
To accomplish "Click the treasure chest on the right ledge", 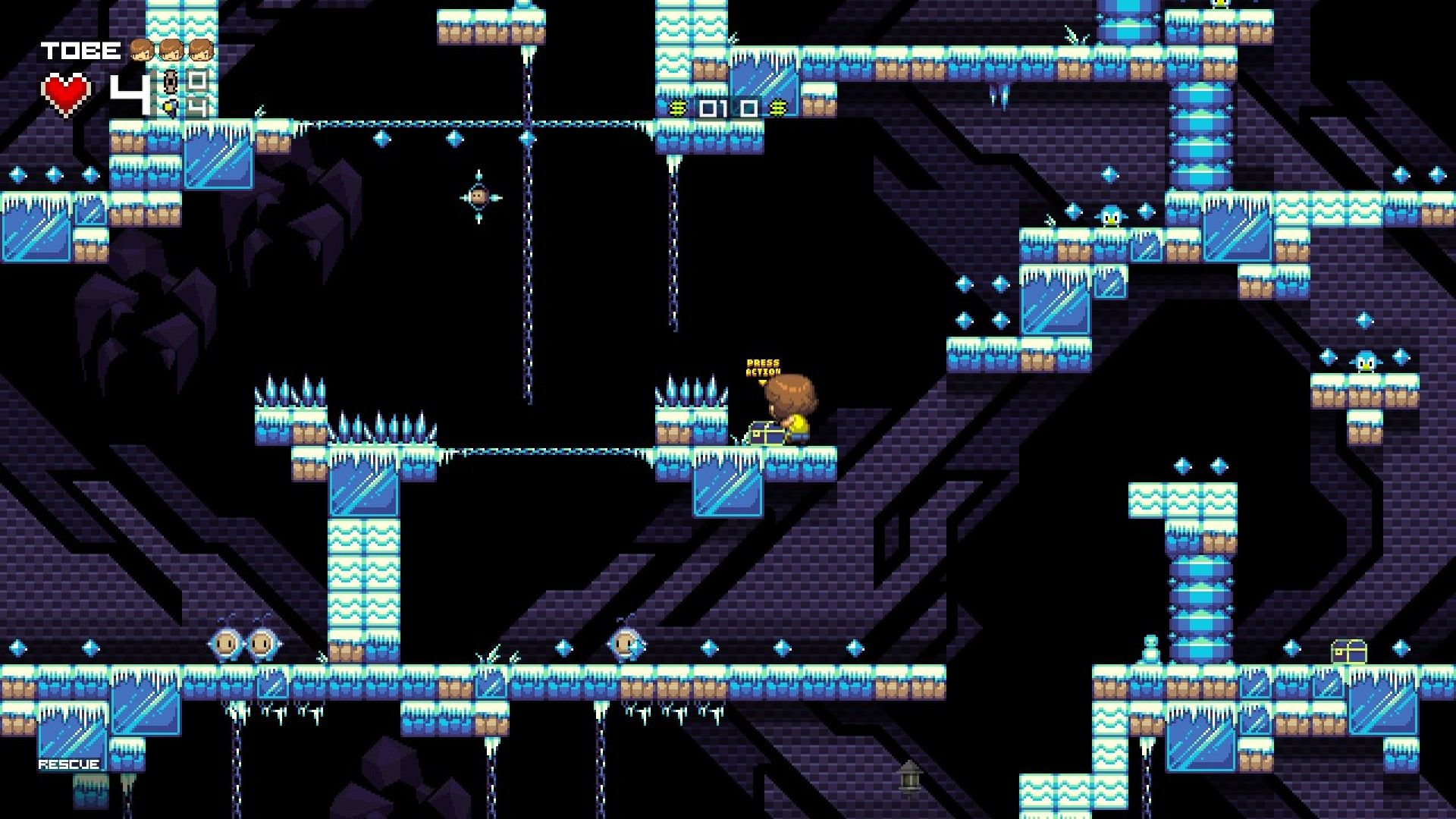I will 1350,651.
